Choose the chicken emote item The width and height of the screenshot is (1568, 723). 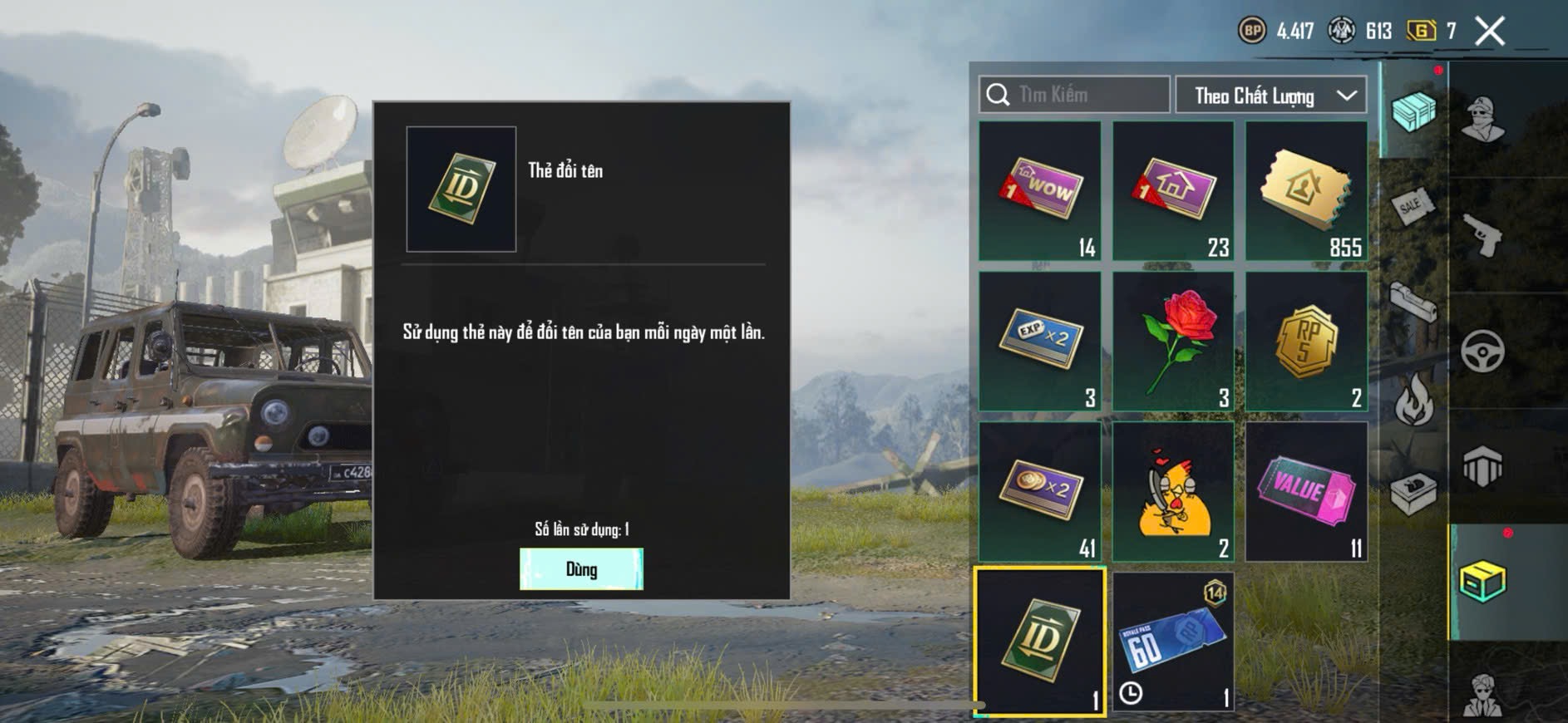[x=1173, y=491]
